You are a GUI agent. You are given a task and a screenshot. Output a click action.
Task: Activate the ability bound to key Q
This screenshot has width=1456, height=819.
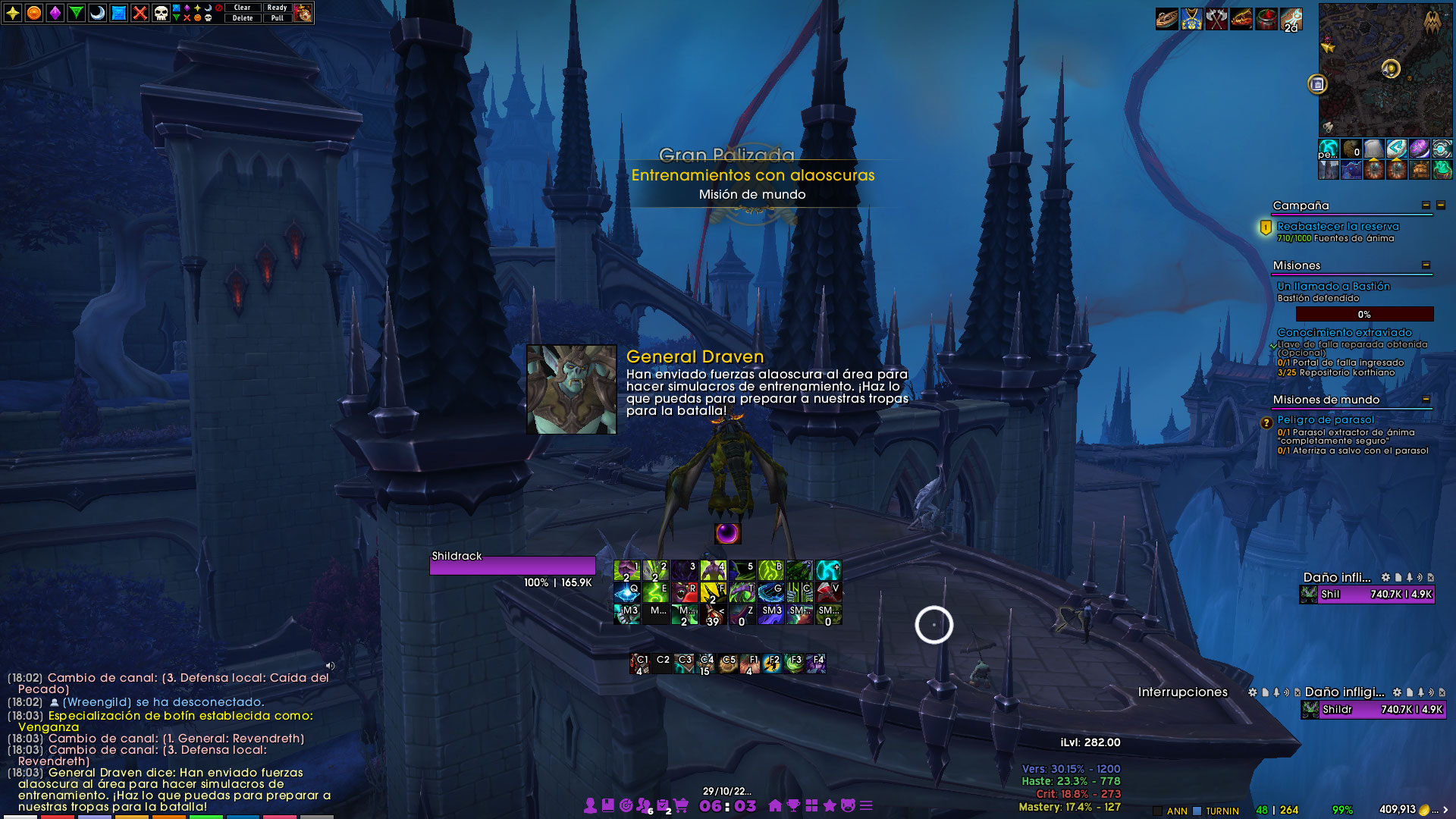pyautogui.click(x=627, y=591)
